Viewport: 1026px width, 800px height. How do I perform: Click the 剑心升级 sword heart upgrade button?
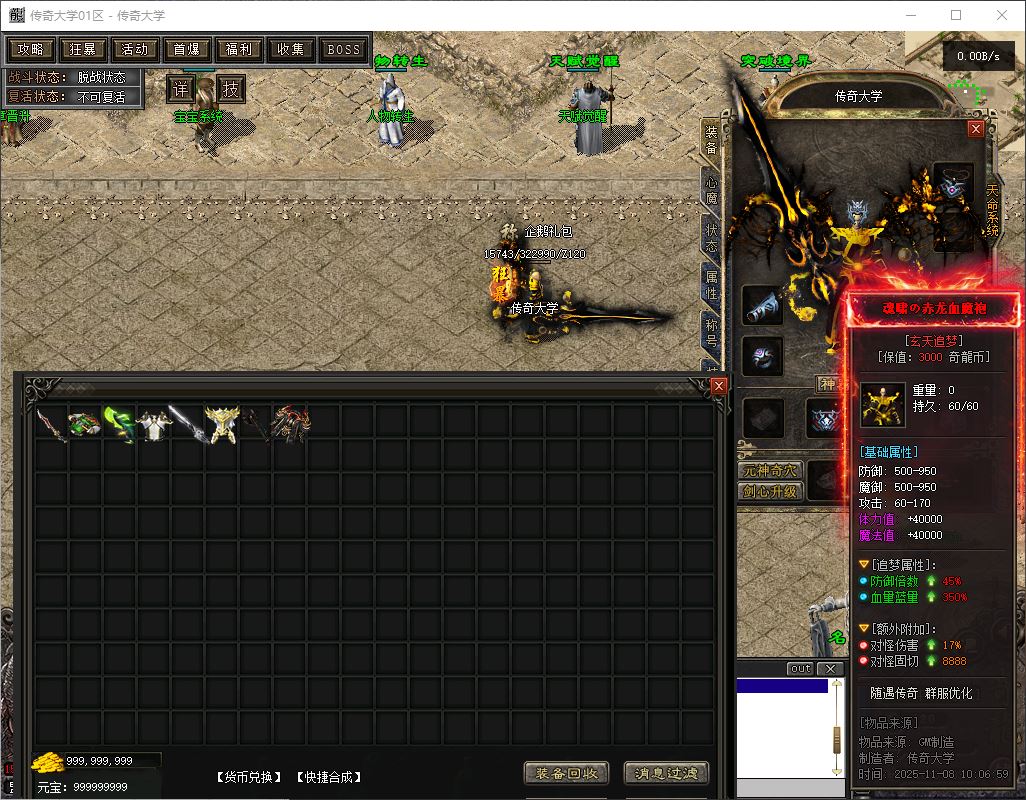point(770,491)
